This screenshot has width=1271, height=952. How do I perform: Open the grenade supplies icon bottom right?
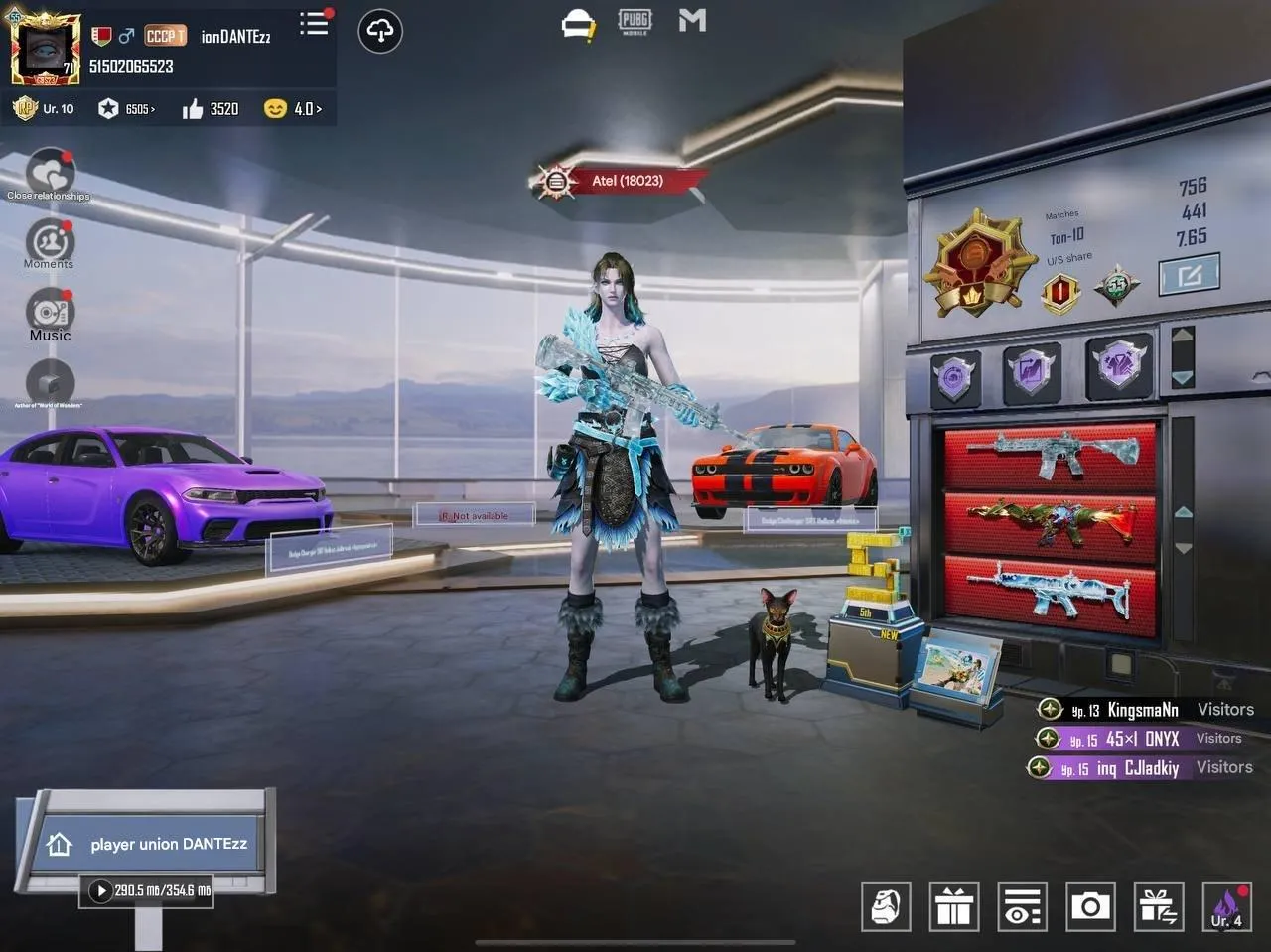[885, 906]
